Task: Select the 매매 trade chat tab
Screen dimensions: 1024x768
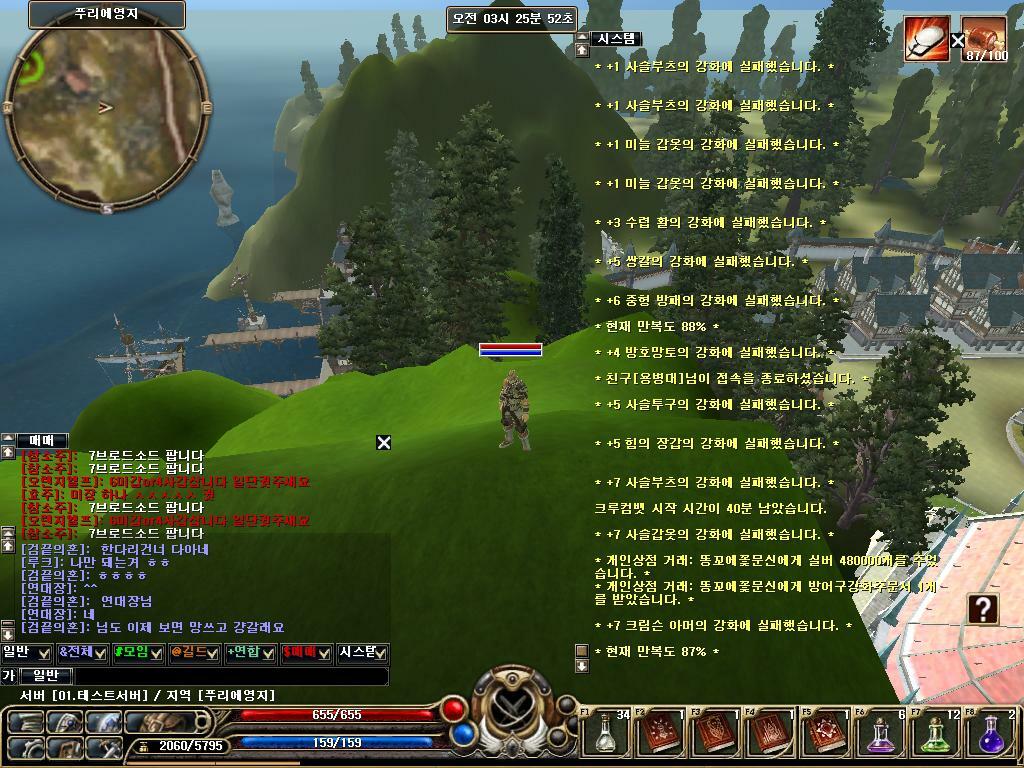Action: 42,440
